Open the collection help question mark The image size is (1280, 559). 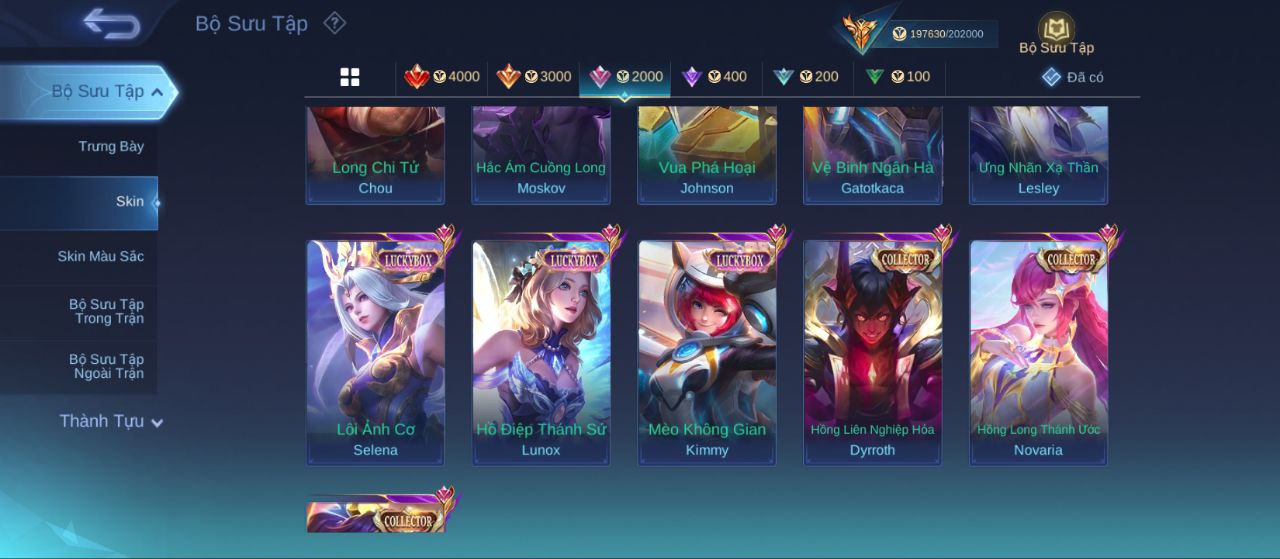pyautogui.click(x=335, y=23)
